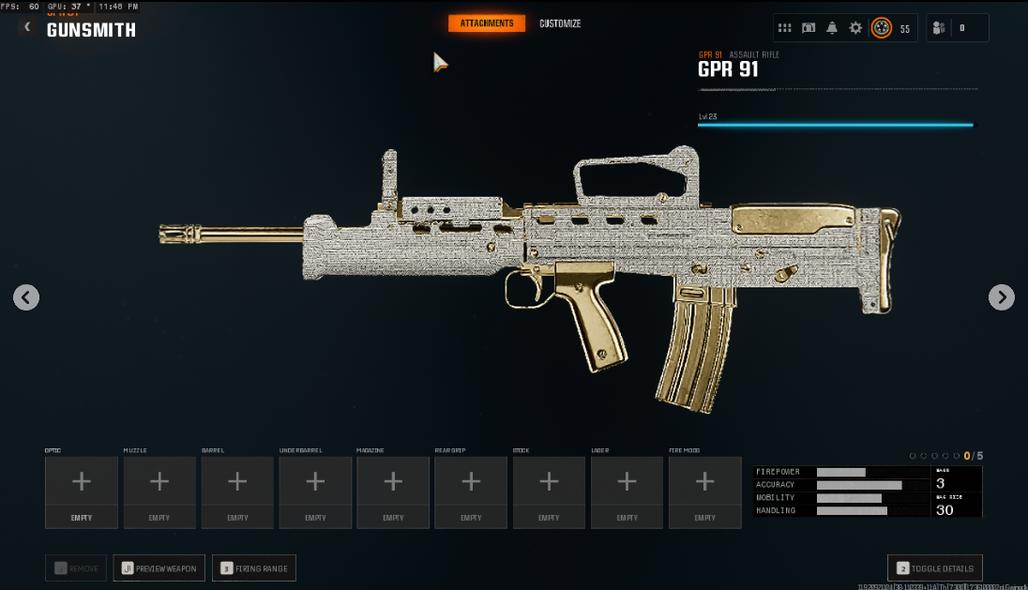Show the next weapon with the right arrow
This screenshot has height=590, width=1028.
point(1001,297)
